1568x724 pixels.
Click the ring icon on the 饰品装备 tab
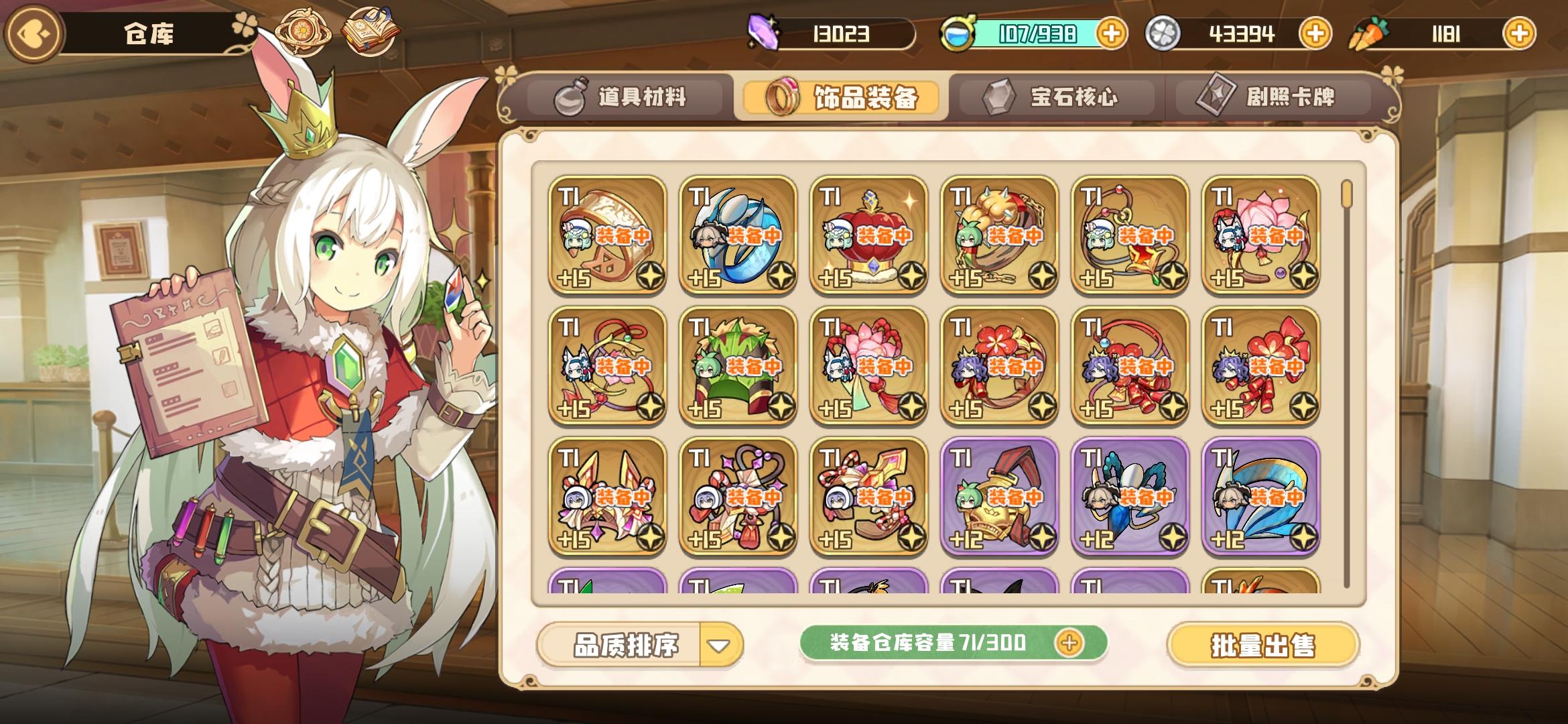(x=784, y=95)
